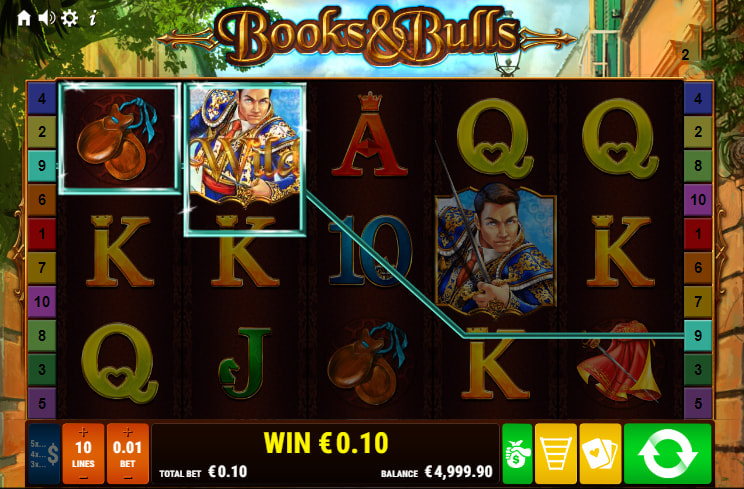Image resolution: width=744 pixels, height=489 pixels.
Task: Toggle the sound speaker icon
Action: click(x=47, y=17)
